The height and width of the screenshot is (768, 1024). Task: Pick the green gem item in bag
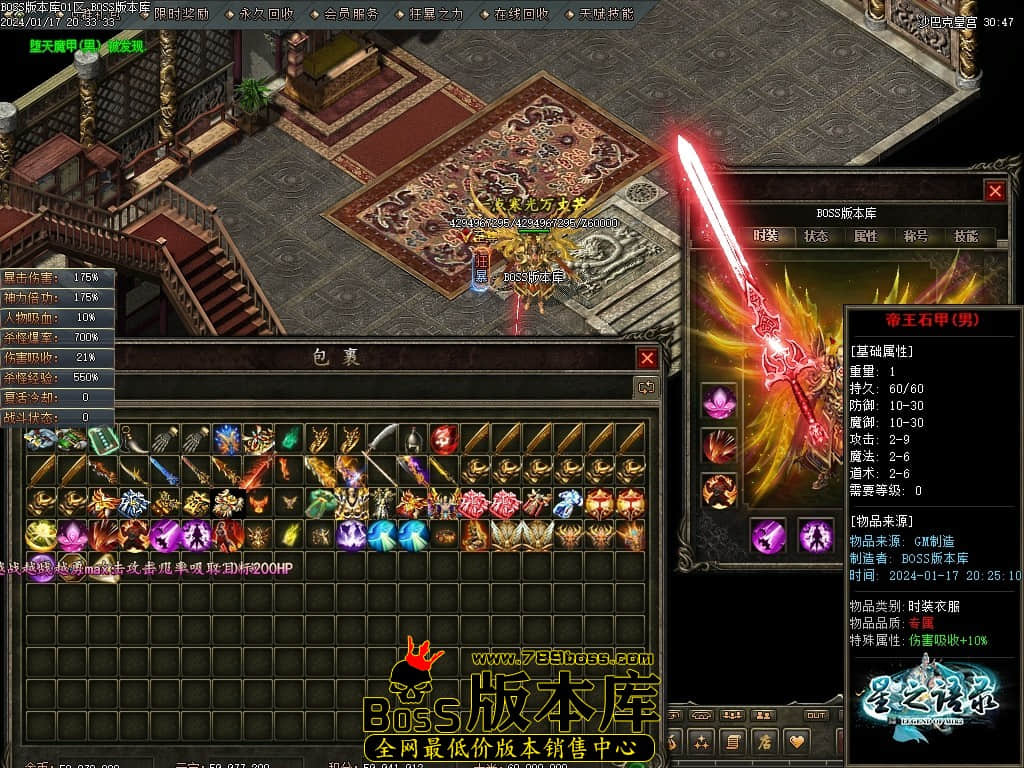289,438
